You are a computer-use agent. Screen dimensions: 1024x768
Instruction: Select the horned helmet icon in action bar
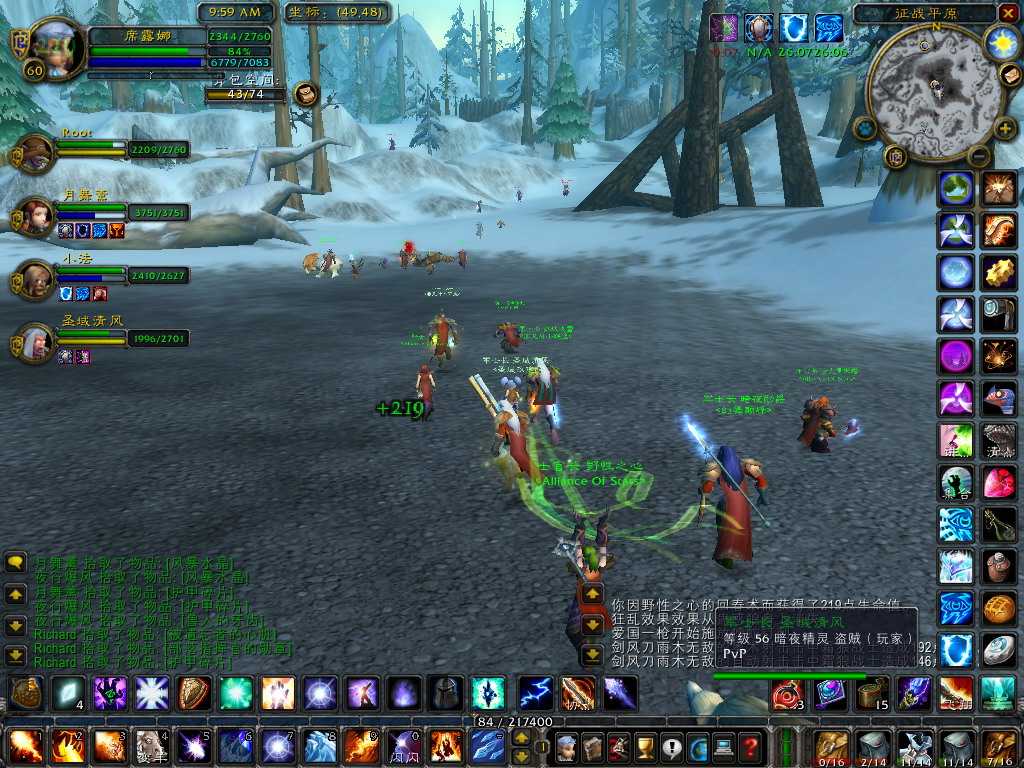pos(446,692)
